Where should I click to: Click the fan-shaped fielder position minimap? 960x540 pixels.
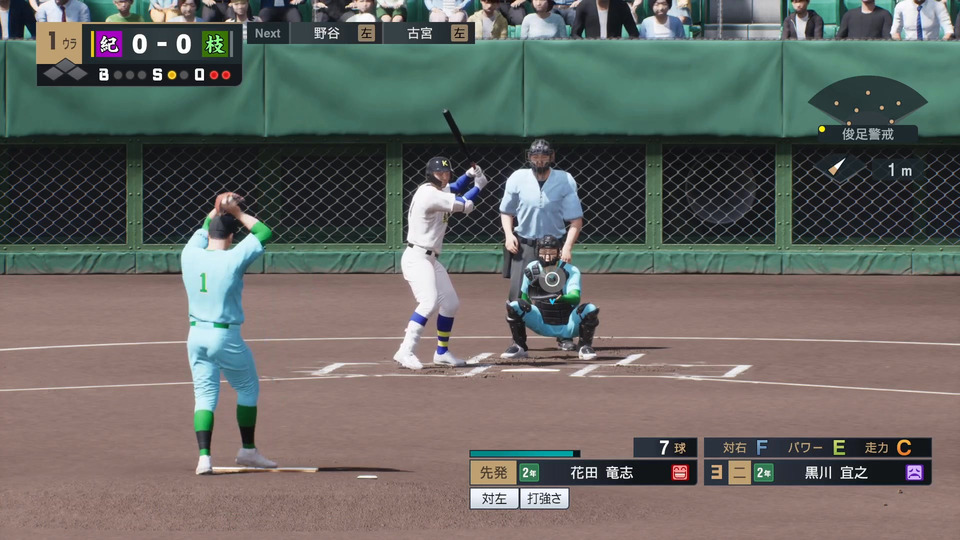click(x=867, y=99)
